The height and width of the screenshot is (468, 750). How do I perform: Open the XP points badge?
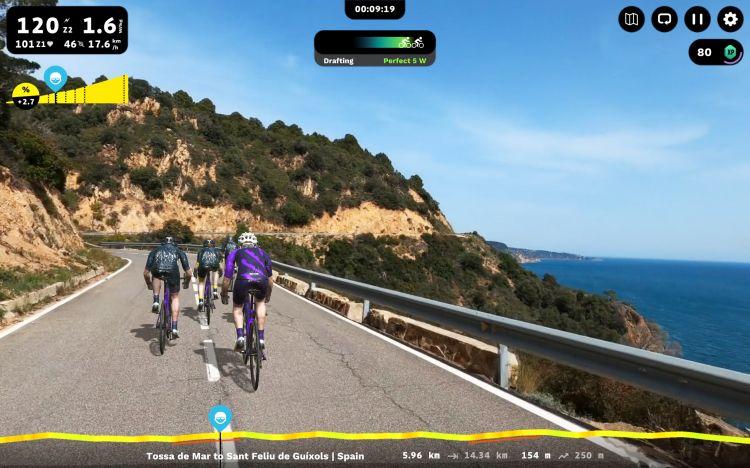click(716, 52)
